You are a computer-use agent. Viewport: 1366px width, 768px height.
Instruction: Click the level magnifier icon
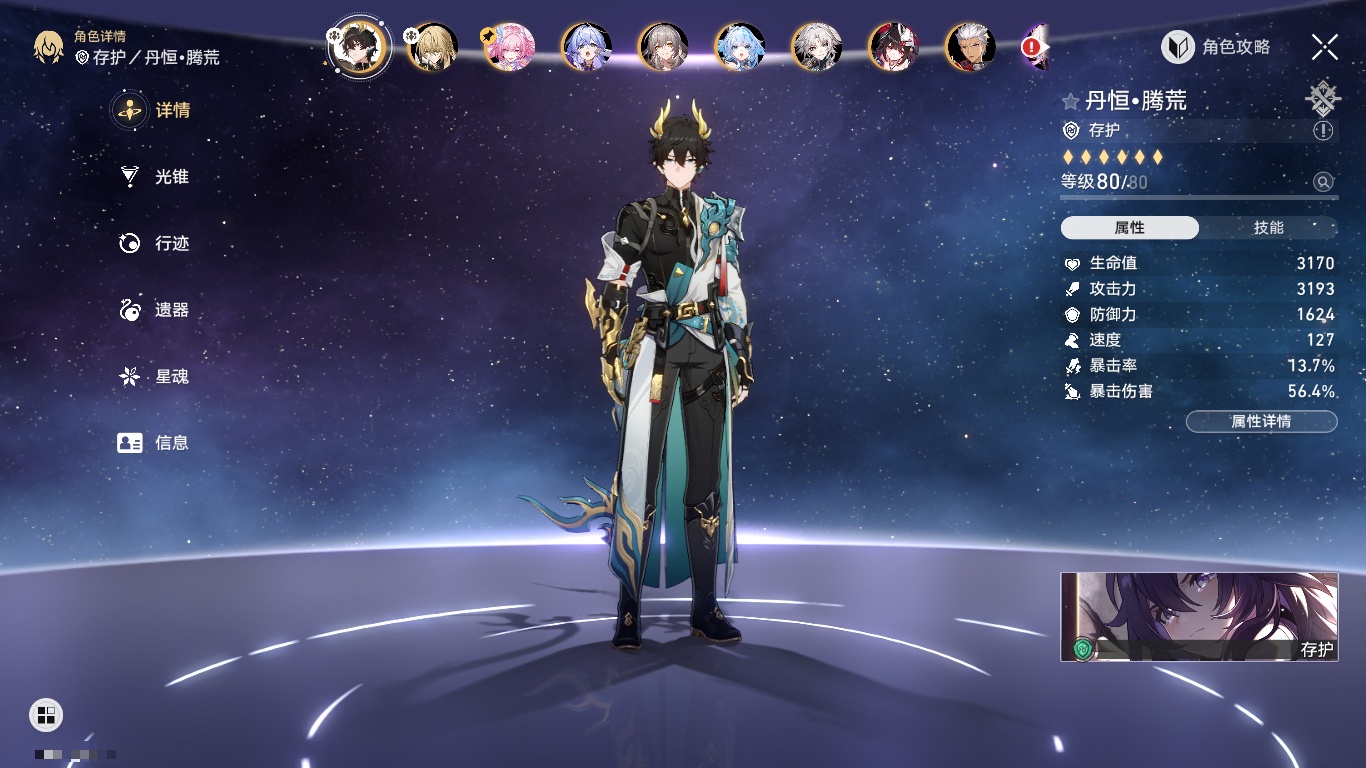click(1323, 182)
